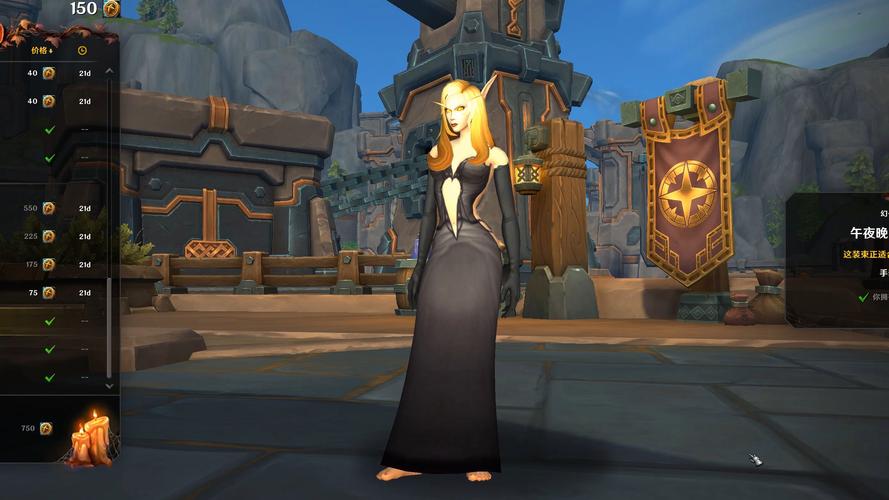Sort items by the clock time-remaining header
Screen dimensions: 889x500
(82, 49)
